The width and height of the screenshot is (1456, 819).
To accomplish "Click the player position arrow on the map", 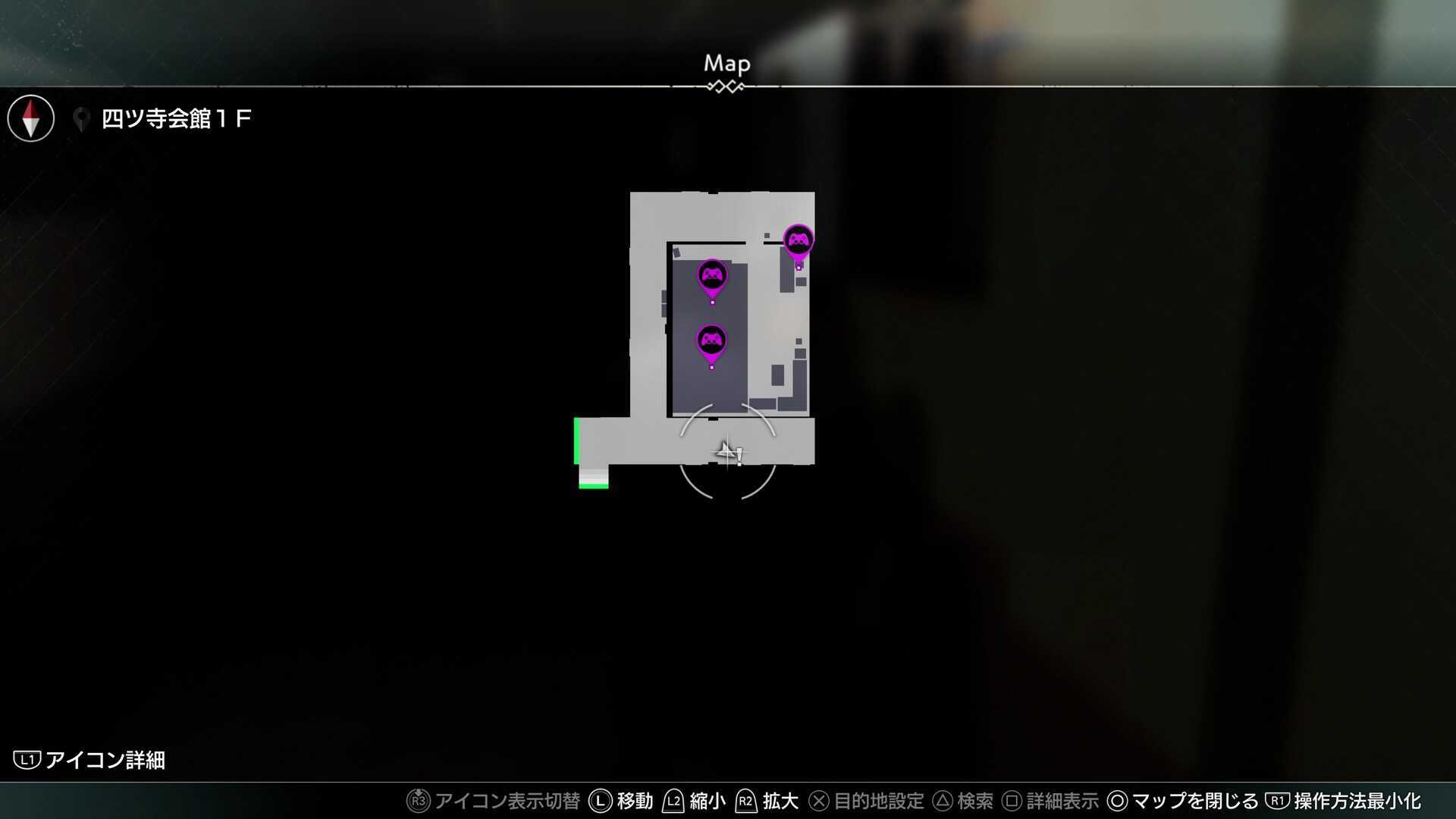I will pyautogui.click(x=726, y=451).
